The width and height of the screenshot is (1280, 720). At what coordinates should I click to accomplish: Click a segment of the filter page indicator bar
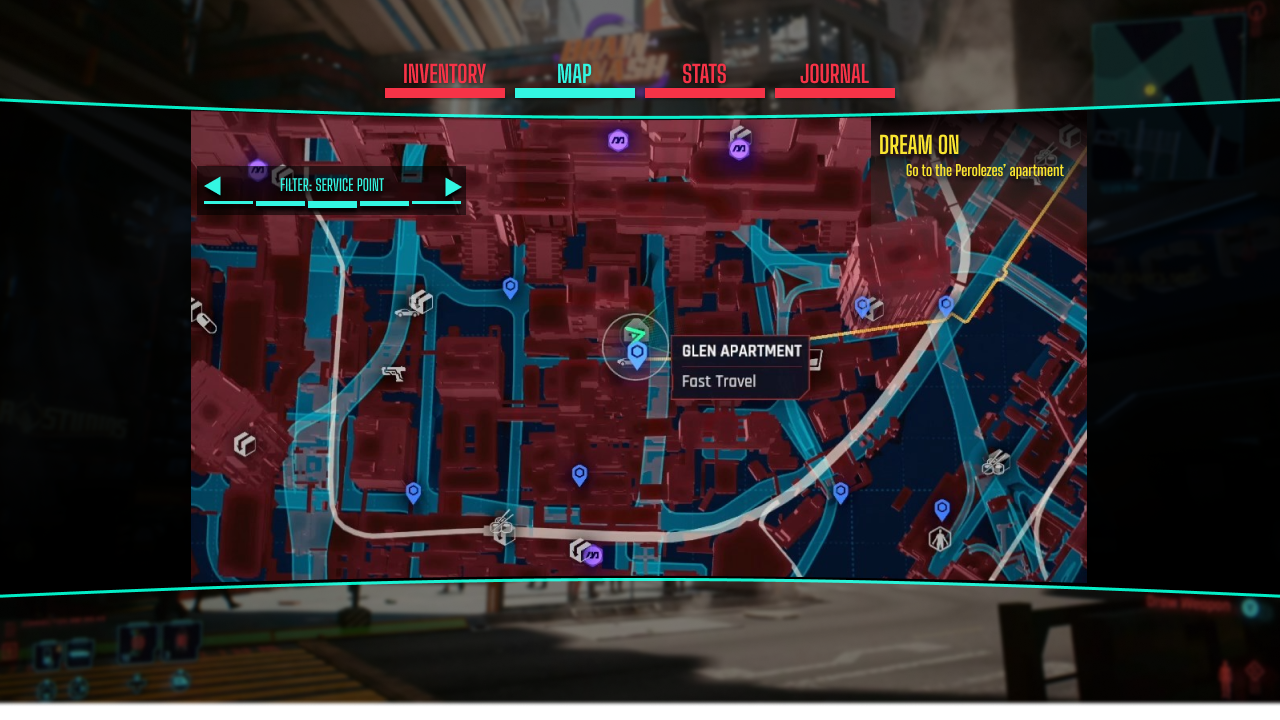click(x=332, y=206)
